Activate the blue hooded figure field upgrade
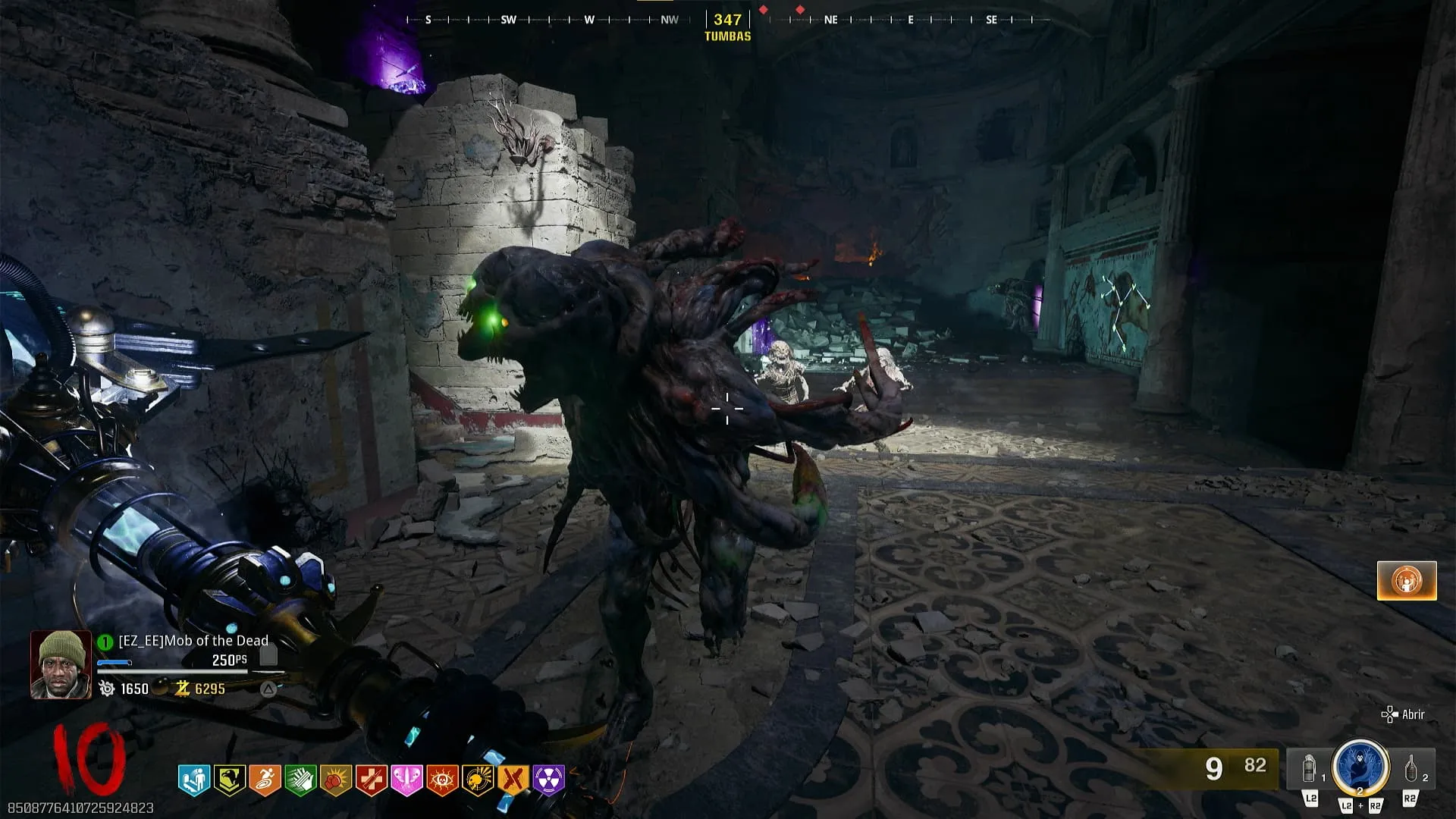 click(x=1360, y=767)
